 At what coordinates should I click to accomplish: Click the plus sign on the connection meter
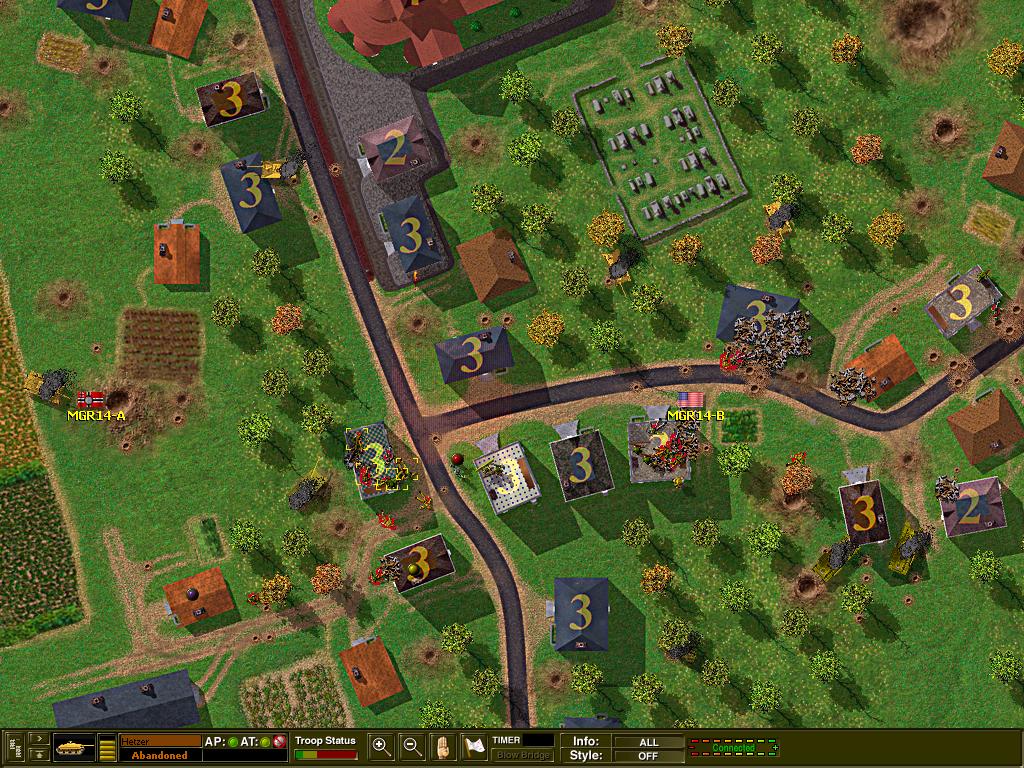click(775, 747)
